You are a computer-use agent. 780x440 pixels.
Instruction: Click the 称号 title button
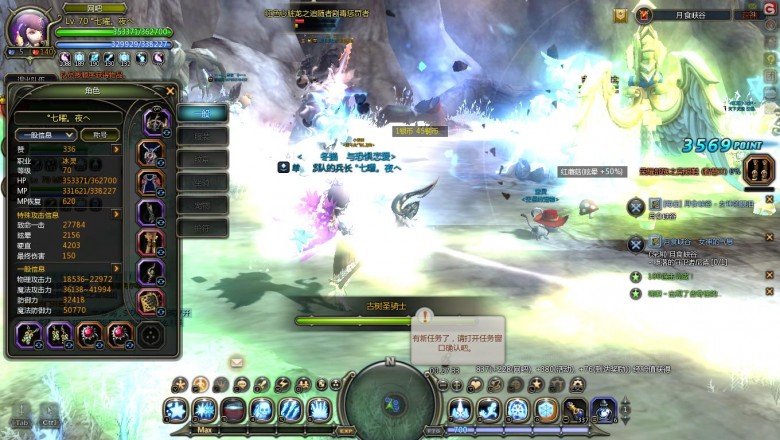tap(100, 135)
